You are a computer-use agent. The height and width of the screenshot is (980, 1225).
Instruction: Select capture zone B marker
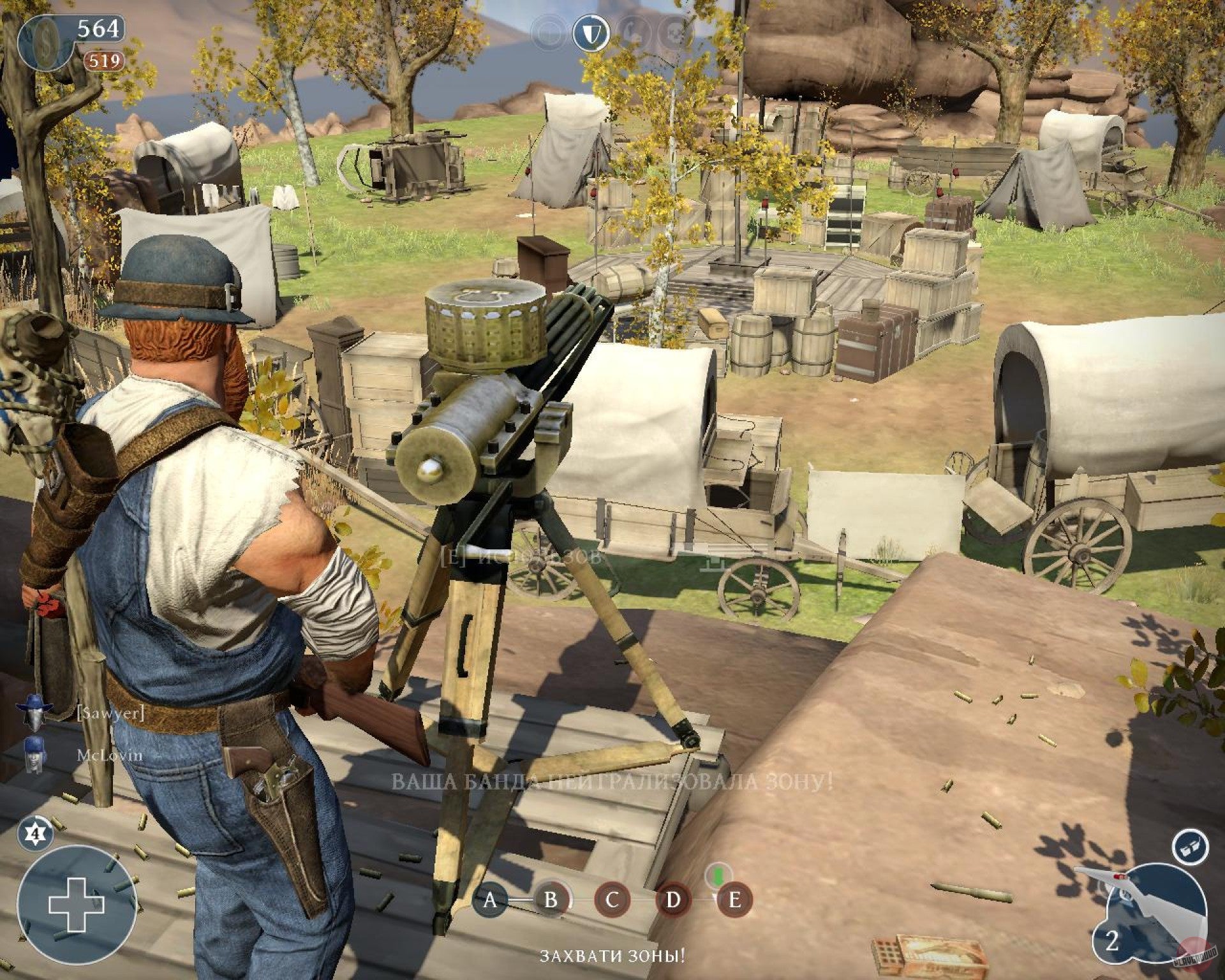point(551,900)
